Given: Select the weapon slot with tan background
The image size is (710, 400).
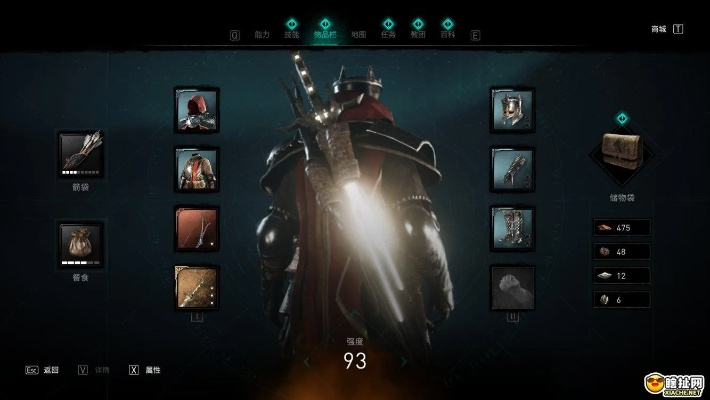Looking at the screenshot, I should click(197, 287).
